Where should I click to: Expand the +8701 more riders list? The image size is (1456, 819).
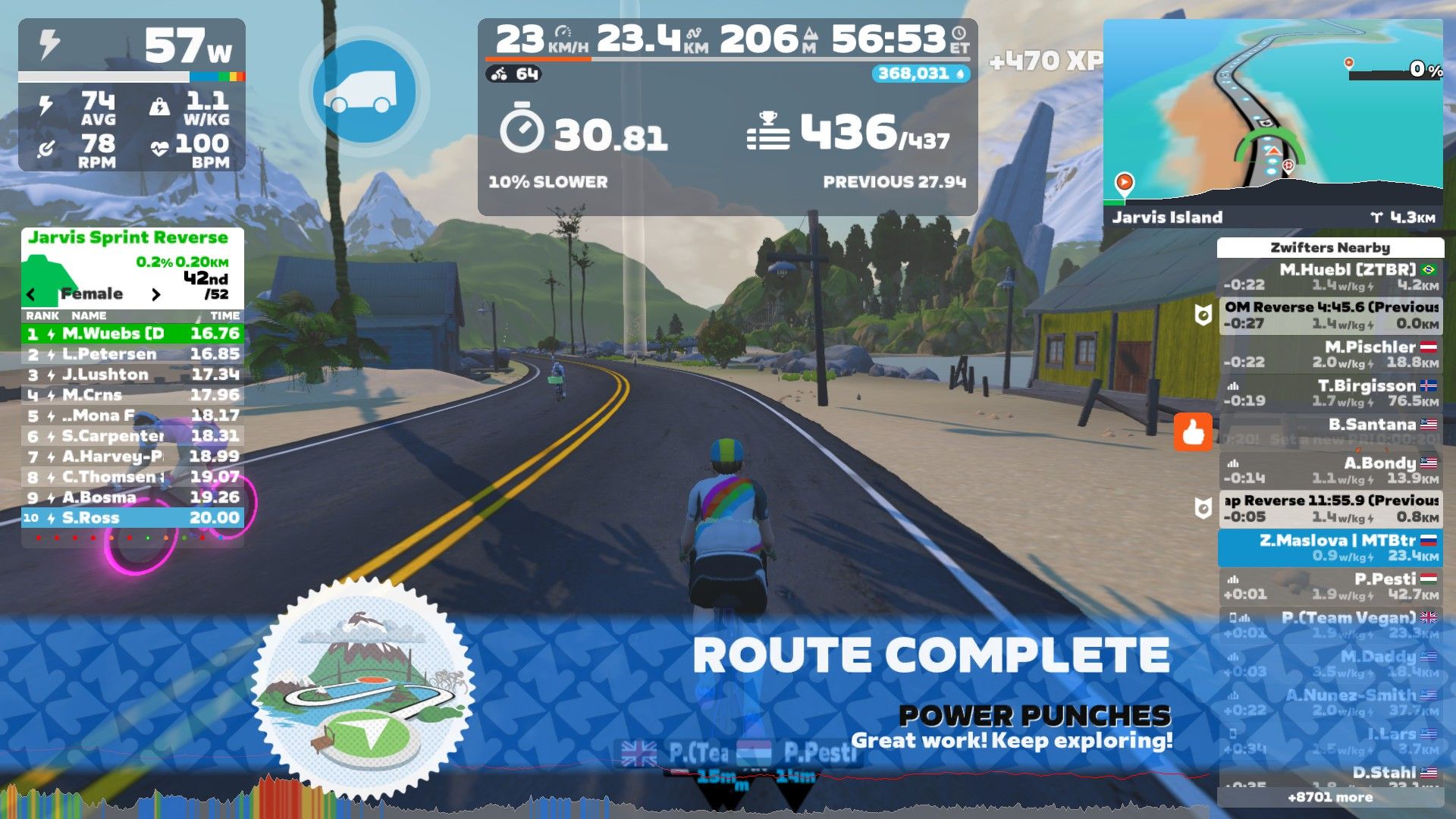point(1330,797)
